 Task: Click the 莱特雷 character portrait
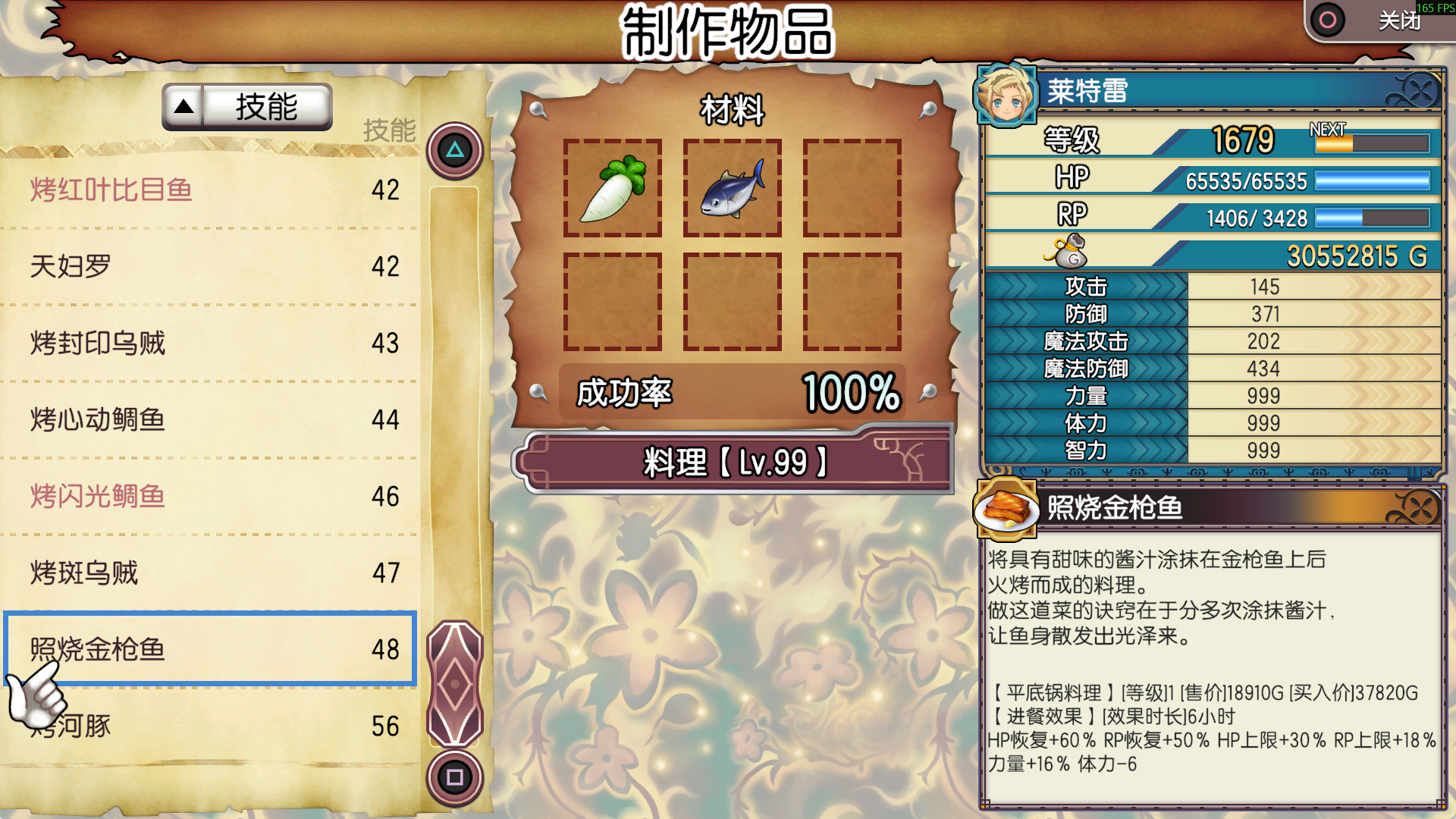coord(1006,96)
